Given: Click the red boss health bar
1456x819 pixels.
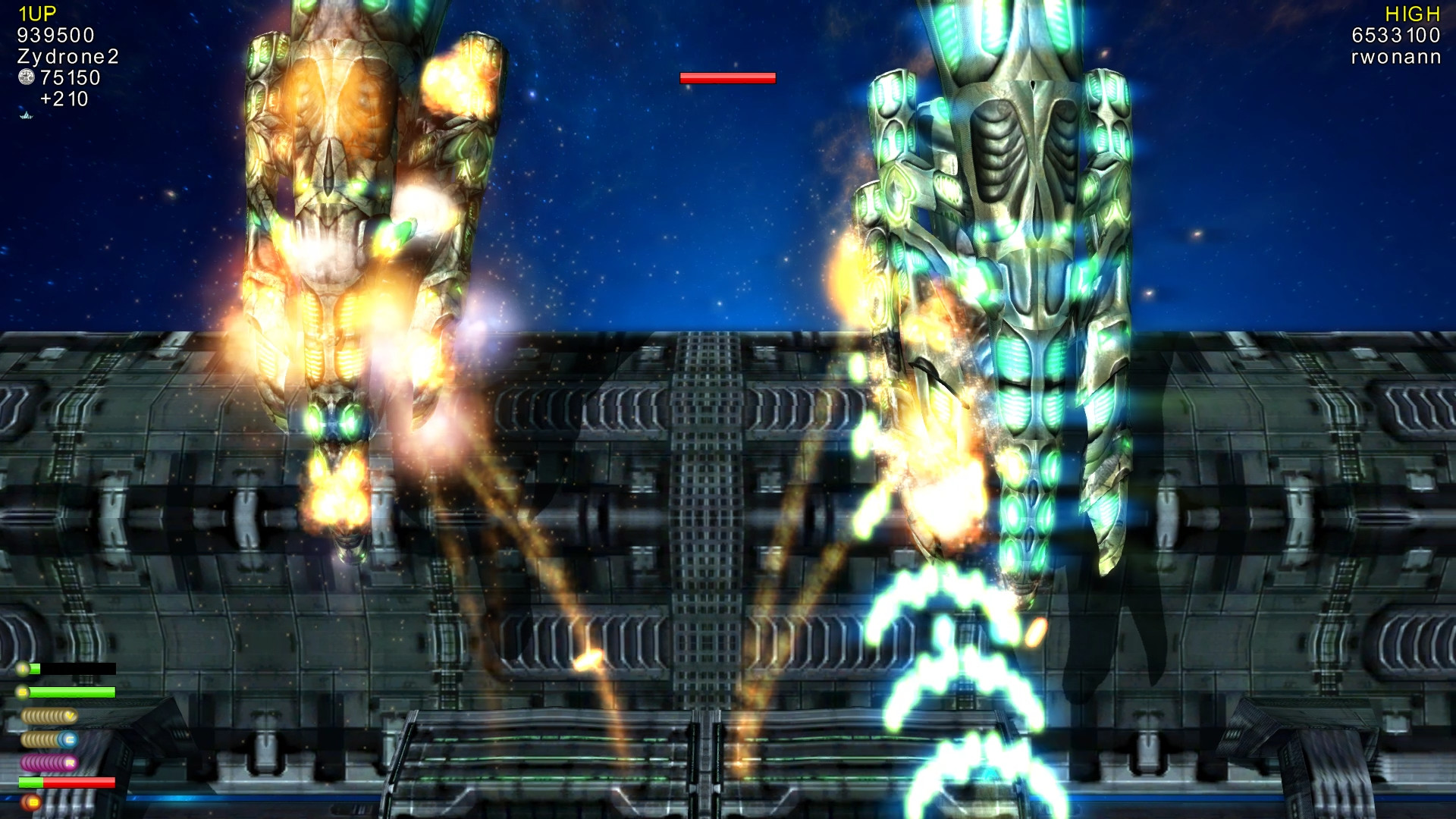Looking at the screenshot, I should (x=728, y=77).
